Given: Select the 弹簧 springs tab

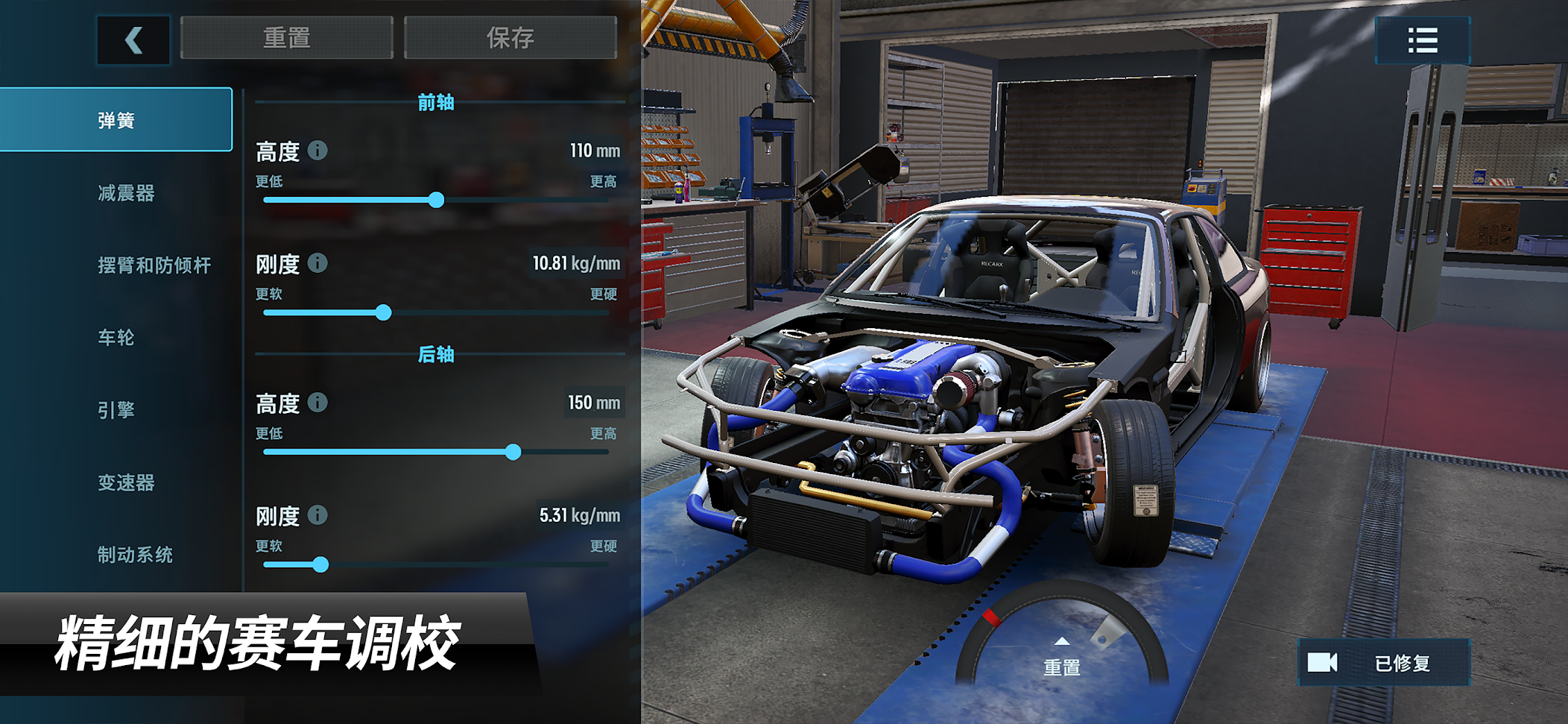Looking at the screenshot, I should (116, 120).
